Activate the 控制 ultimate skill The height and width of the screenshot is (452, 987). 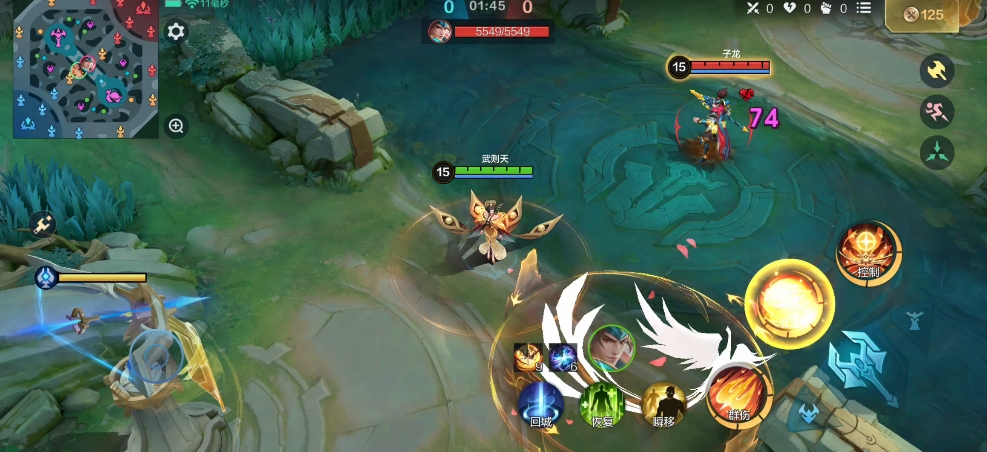(x=867, y=251)
